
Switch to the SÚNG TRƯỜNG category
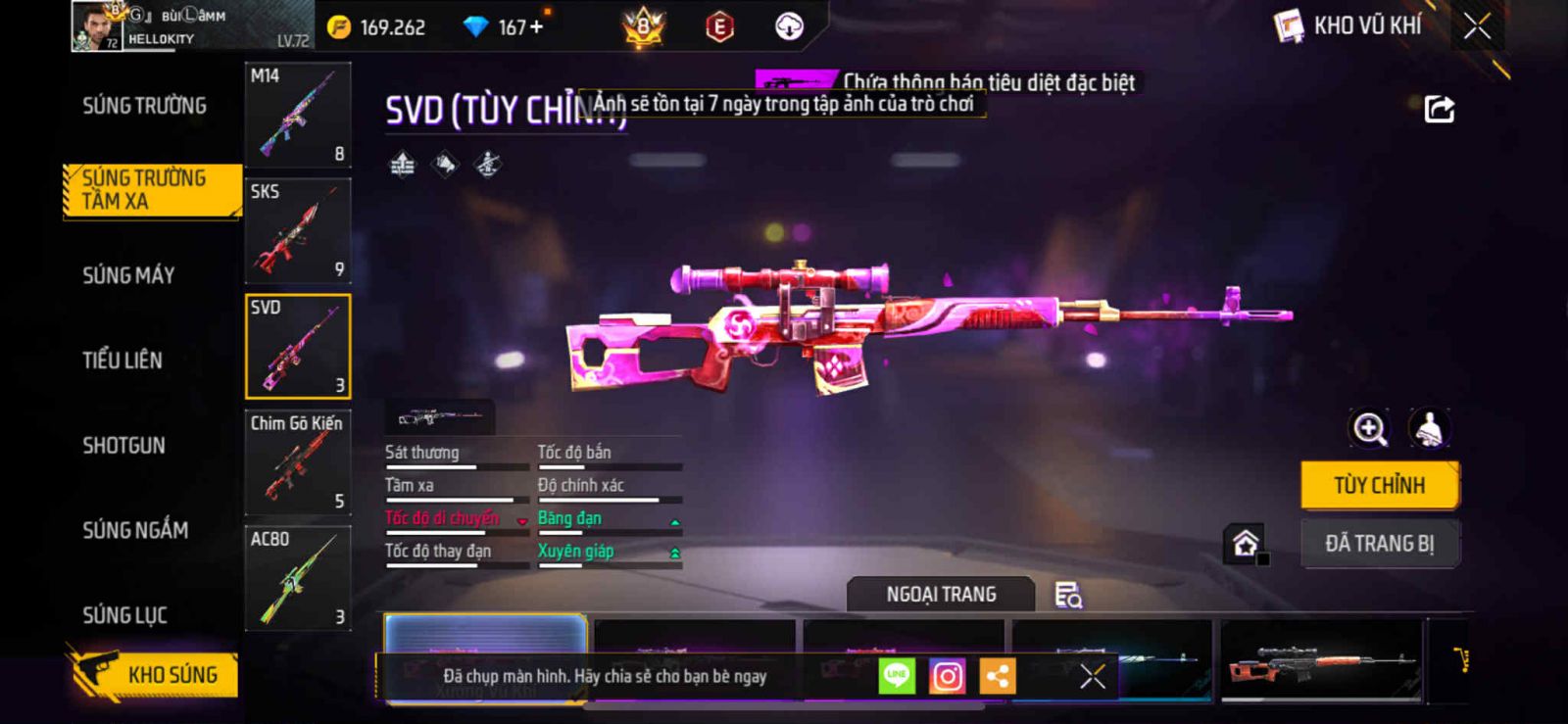144,106
